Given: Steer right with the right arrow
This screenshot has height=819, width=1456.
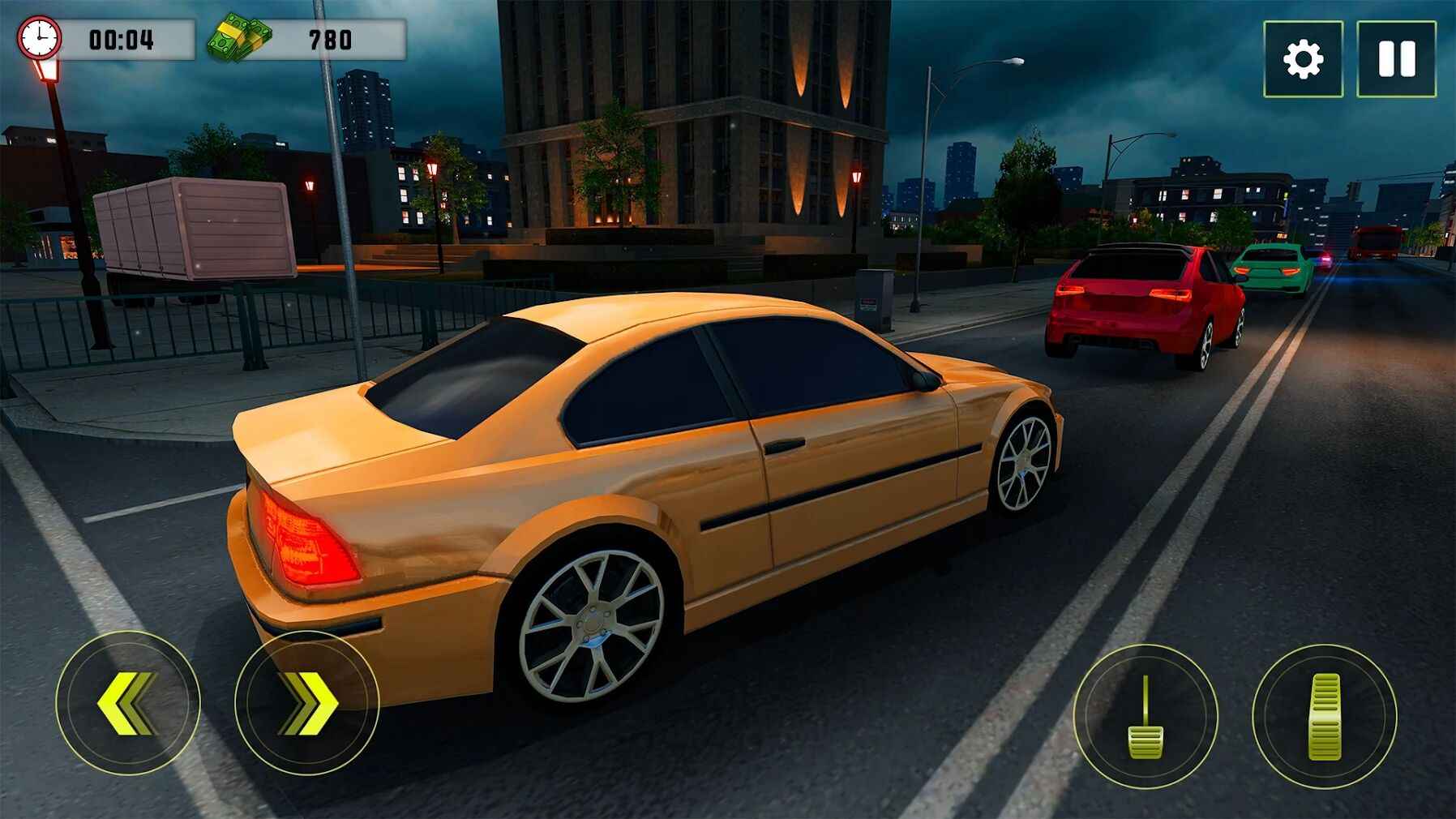Looking at the screenshot, I should pos(306,702).
